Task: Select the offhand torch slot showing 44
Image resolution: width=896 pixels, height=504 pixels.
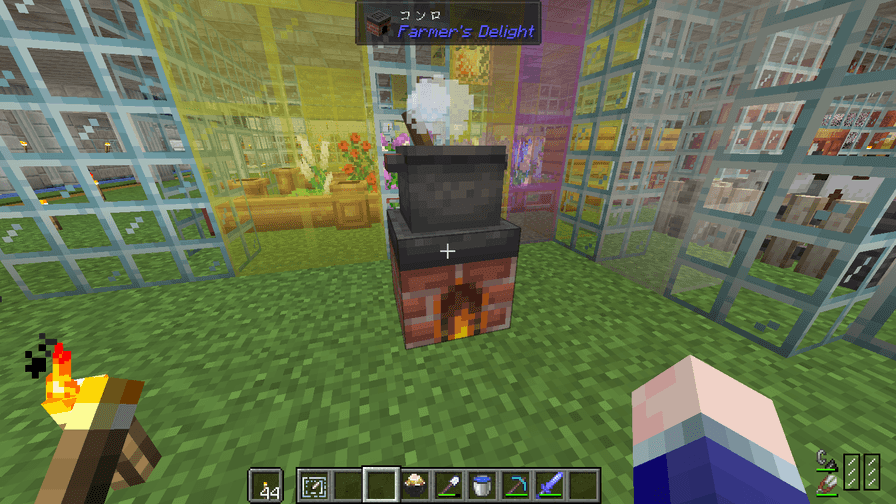Action: tap(265, 485)
